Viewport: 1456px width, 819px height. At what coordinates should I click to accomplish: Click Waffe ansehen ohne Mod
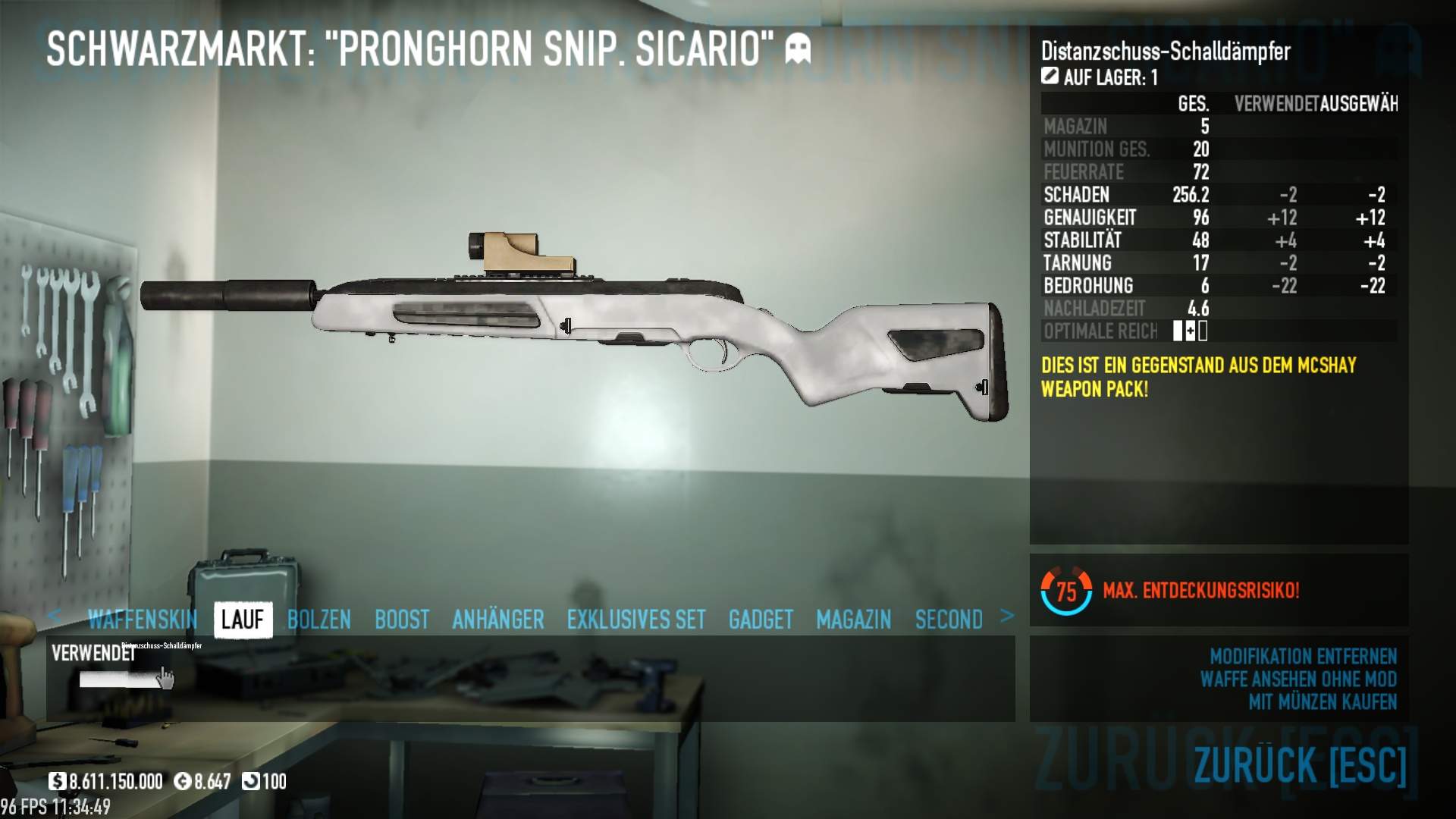[x=1298, y=679]
